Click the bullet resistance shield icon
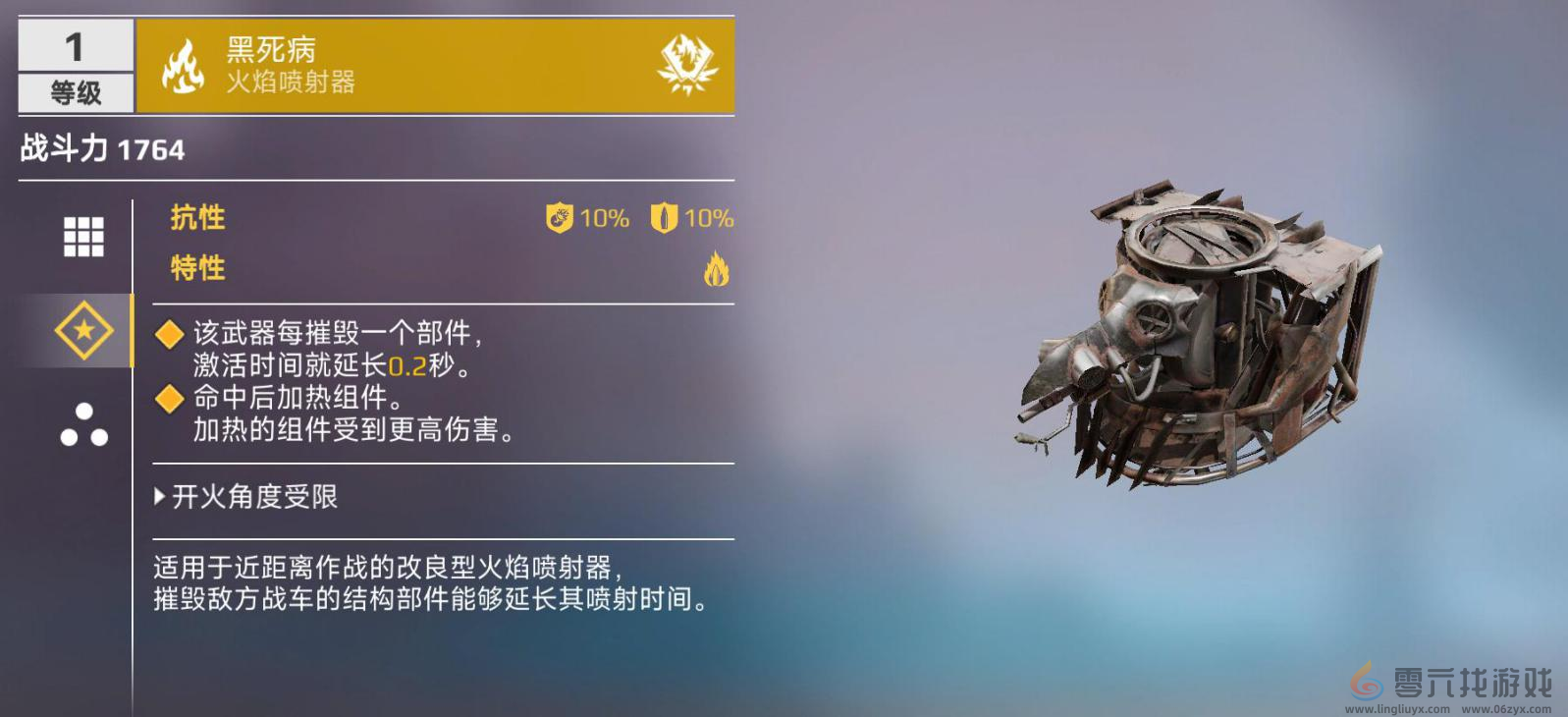The width and height of the screenshot is (1568, 717). [x=663, y=219]
